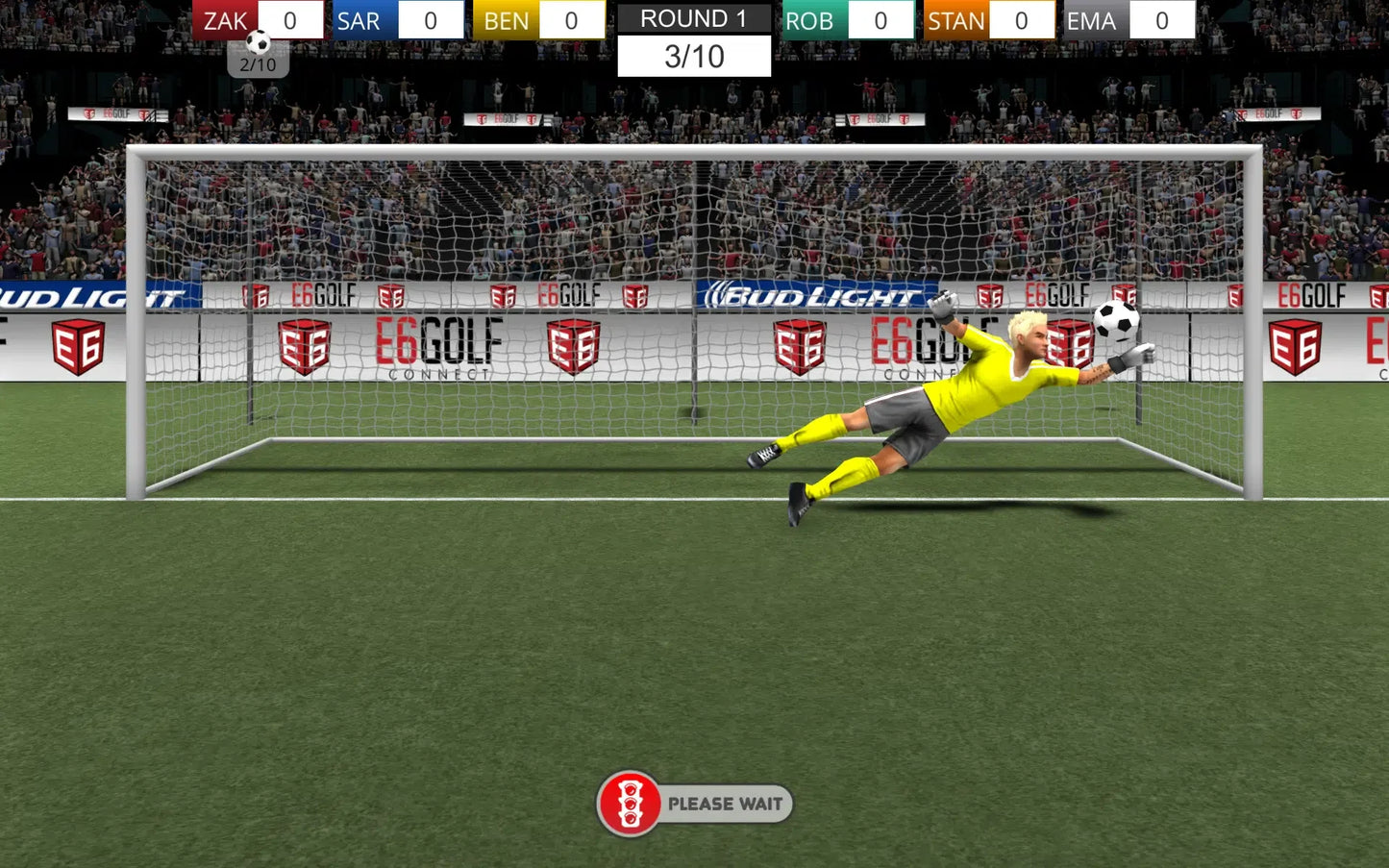Viewport: 1389px width, 868px height.
Task: Toggle EMA's scoreboard entry
Action: 1092,19
